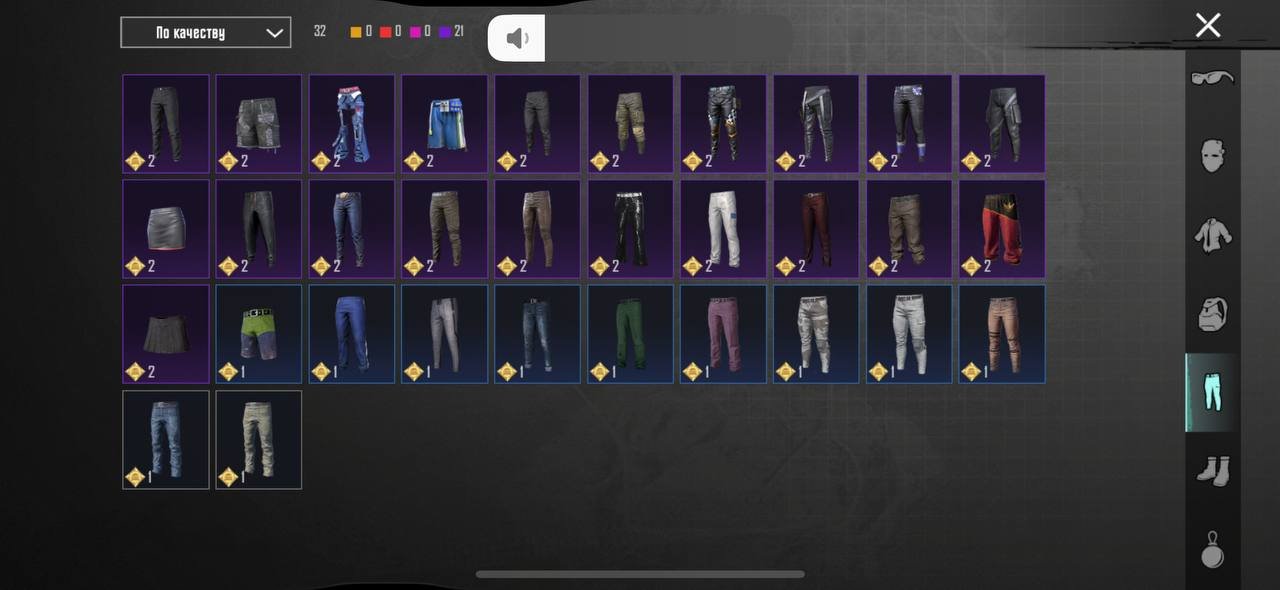
Task: Select the cyan pants category tab
Action: point(1212,392)
